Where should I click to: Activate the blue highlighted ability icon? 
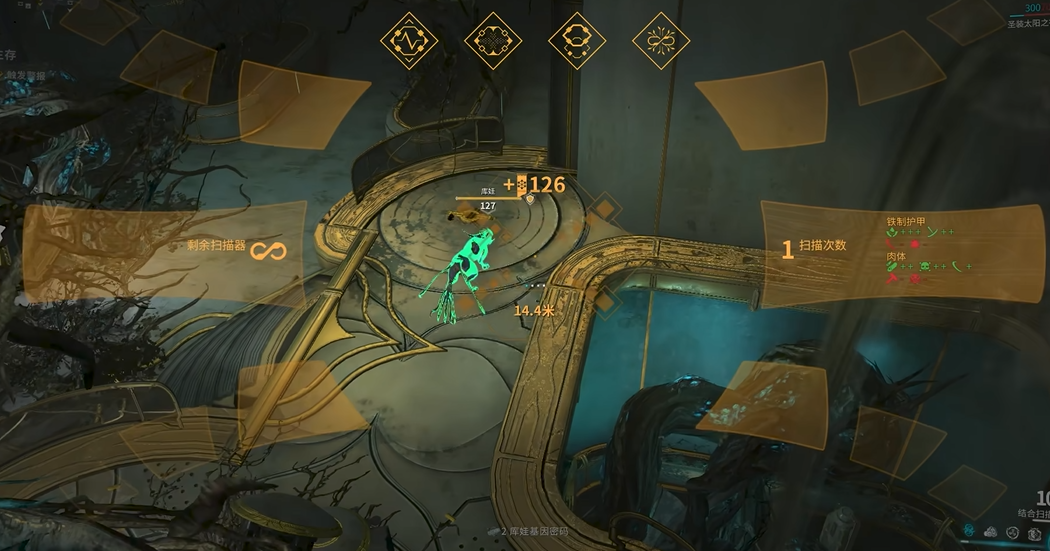tap(969, 530)
